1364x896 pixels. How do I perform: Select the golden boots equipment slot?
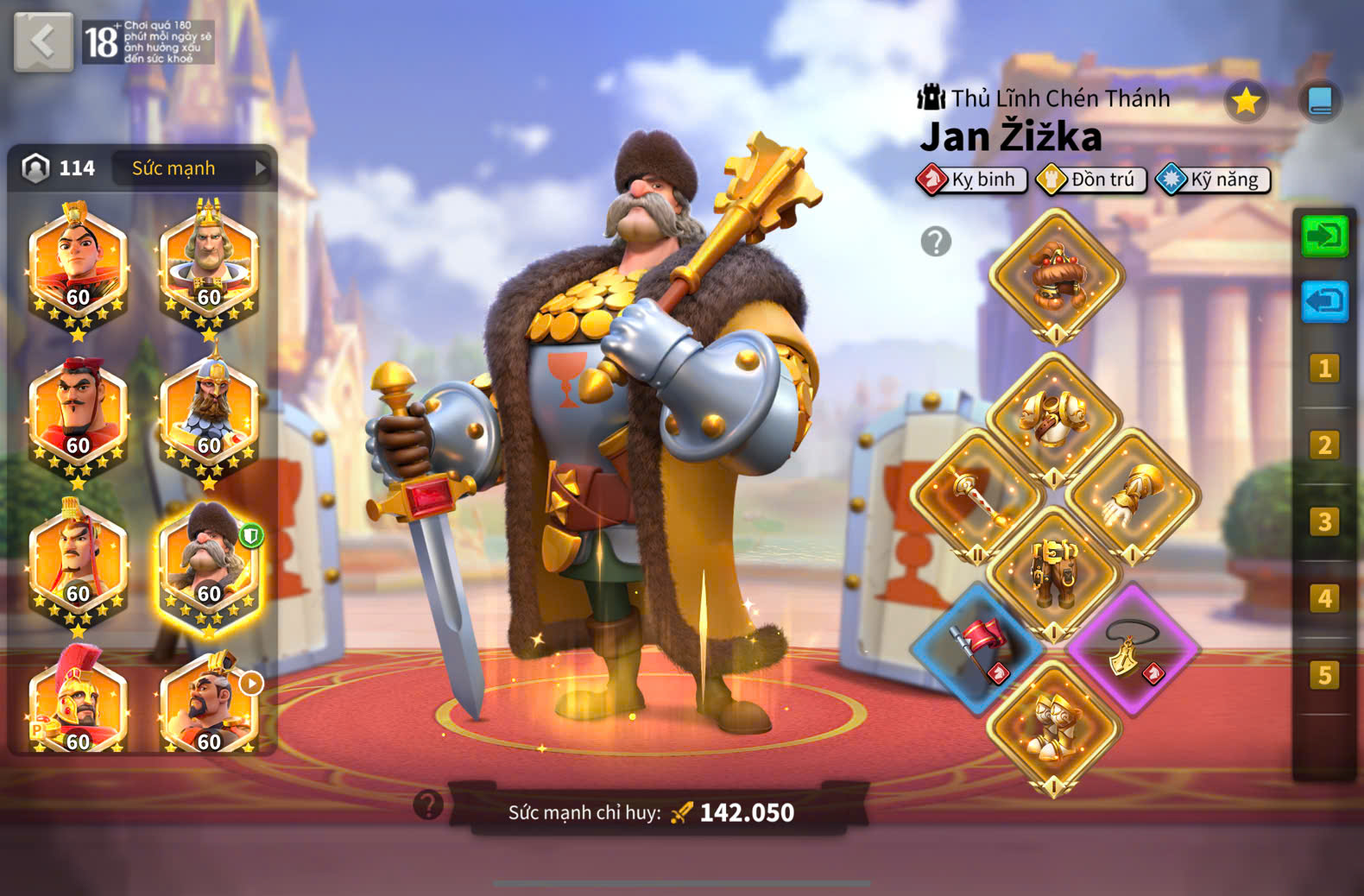(x=1053, y=725)
